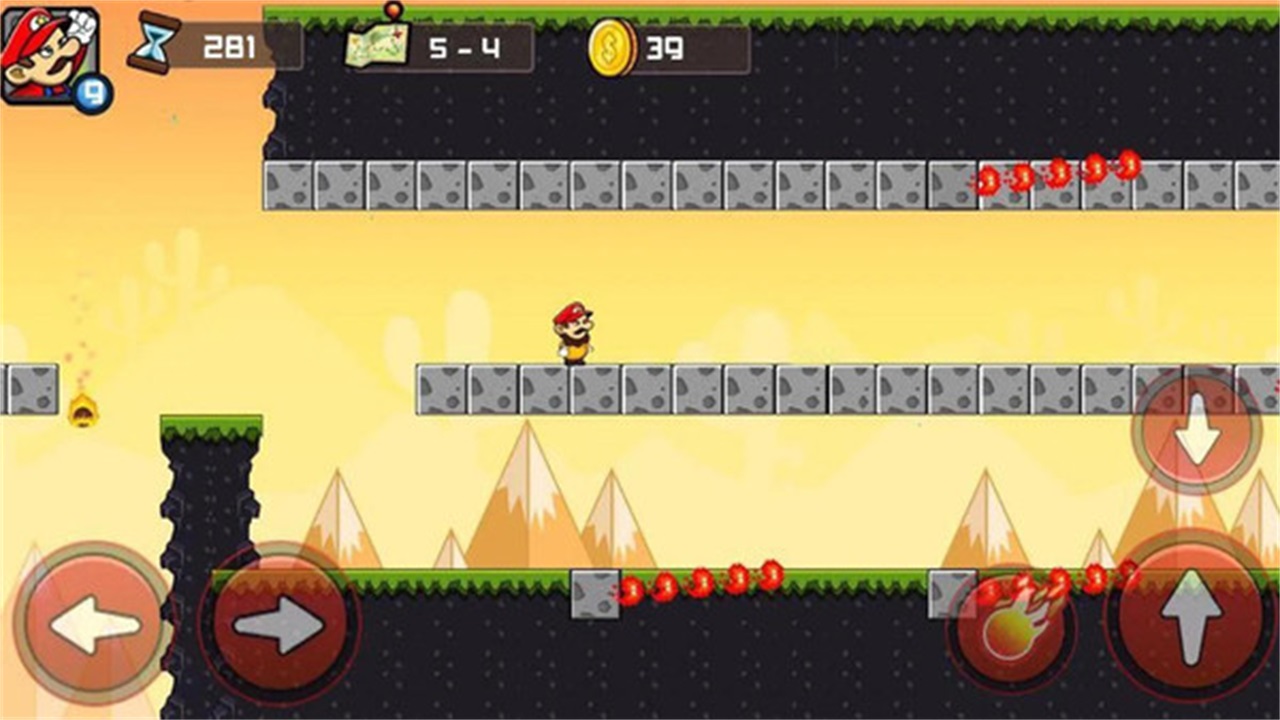Viewport: 1280px width, 720px height.
Task: Open the level map icon
Action: point(378,45)
